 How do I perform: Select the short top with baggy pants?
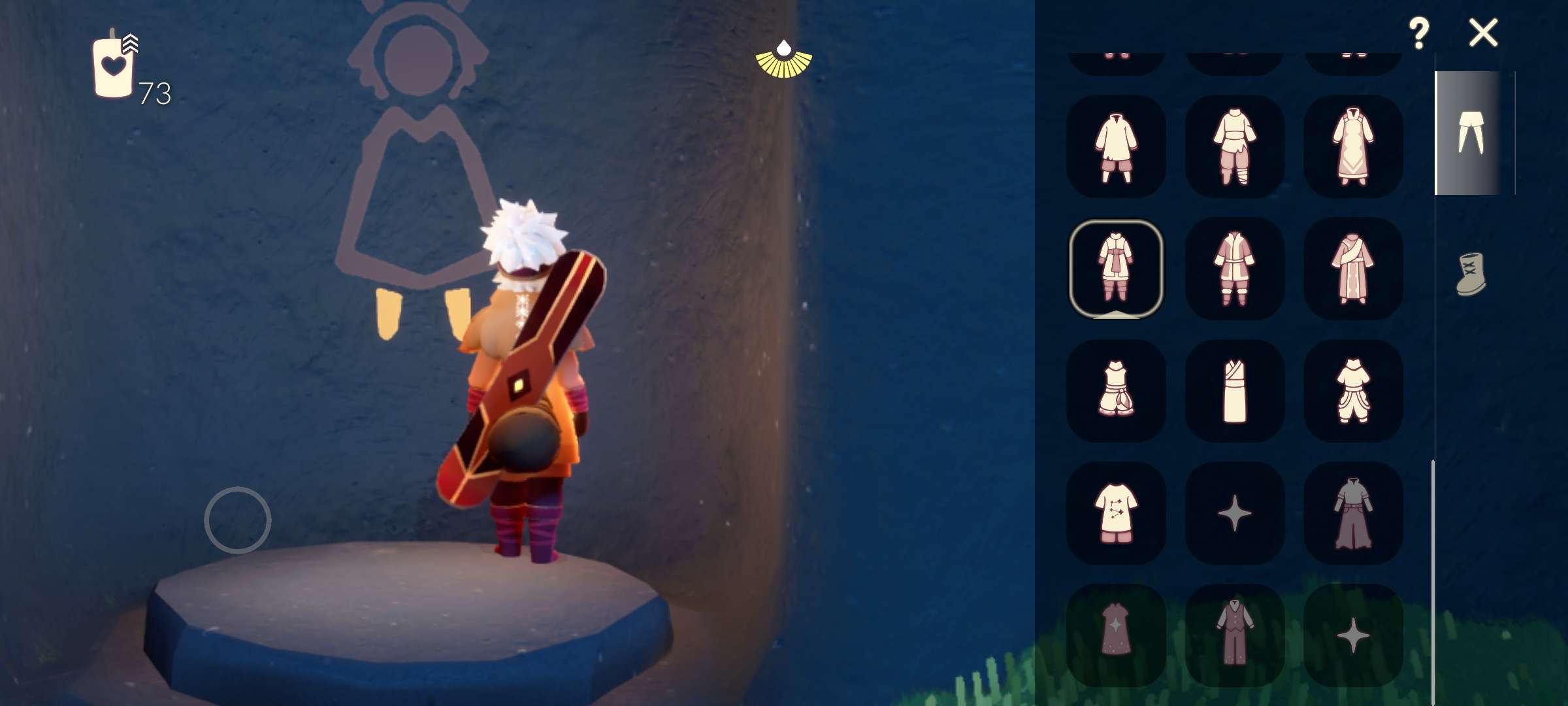click(1353, 391)
